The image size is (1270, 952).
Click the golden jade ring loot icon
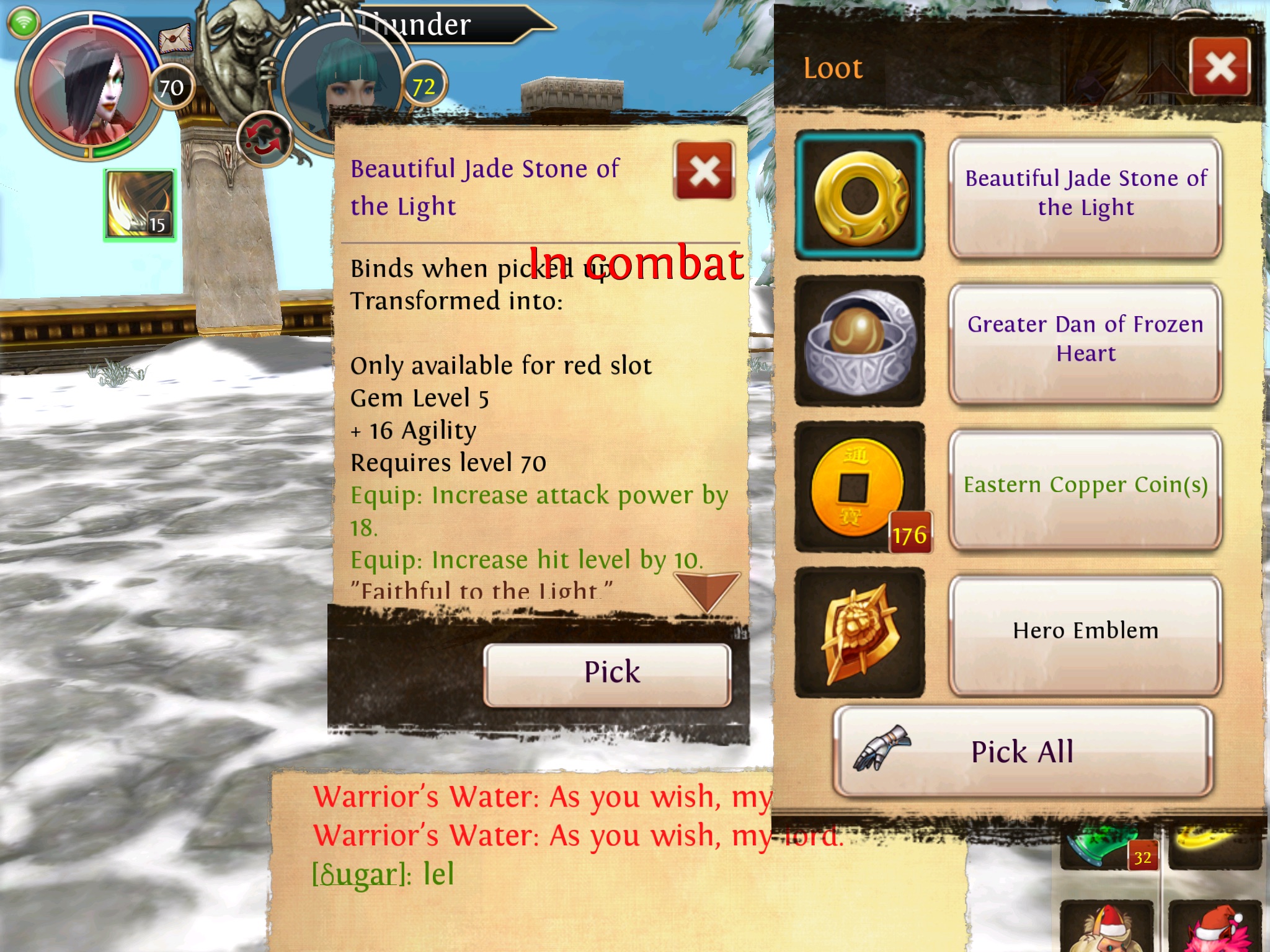click(860, 195)
